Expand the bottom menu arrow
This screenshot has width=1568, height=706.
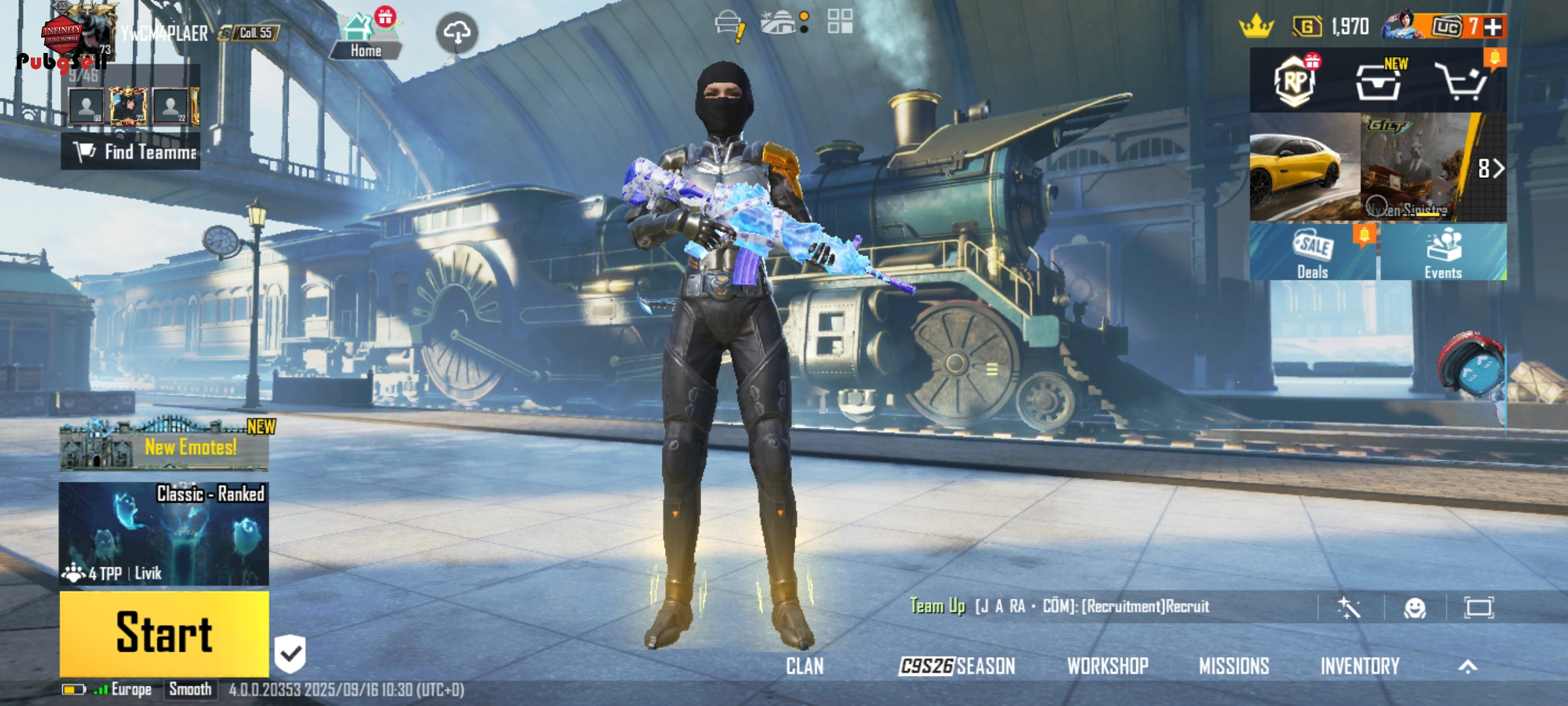1467,666
